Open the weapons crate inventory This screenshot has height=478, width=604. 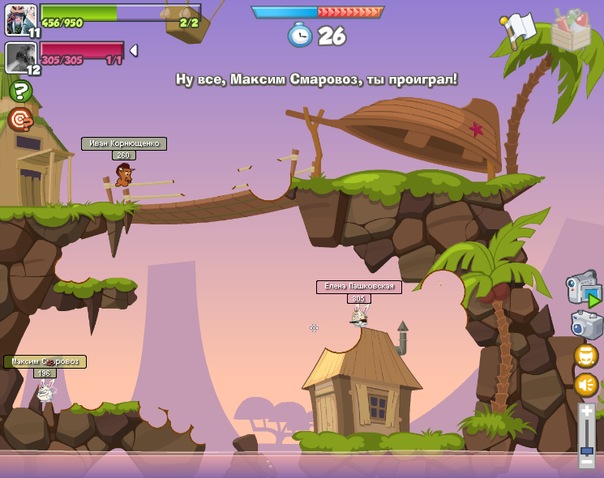coord(571,29)
